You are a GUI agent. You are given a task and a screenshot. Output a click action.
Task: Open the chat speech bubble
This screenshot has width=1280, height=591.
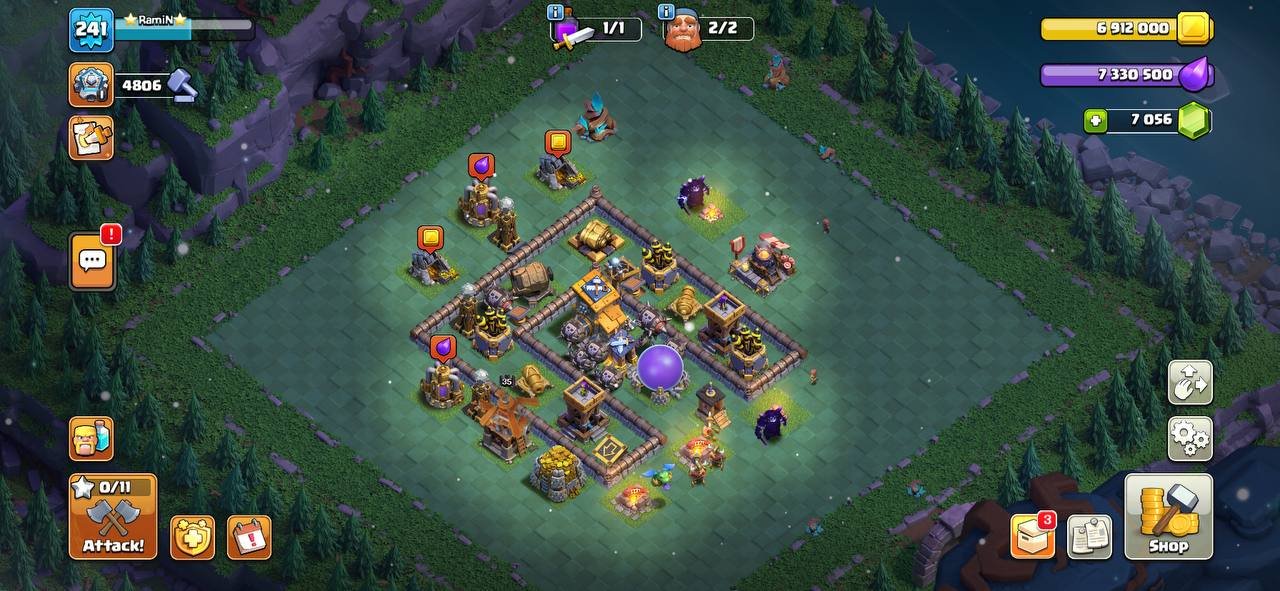[91, 262]
